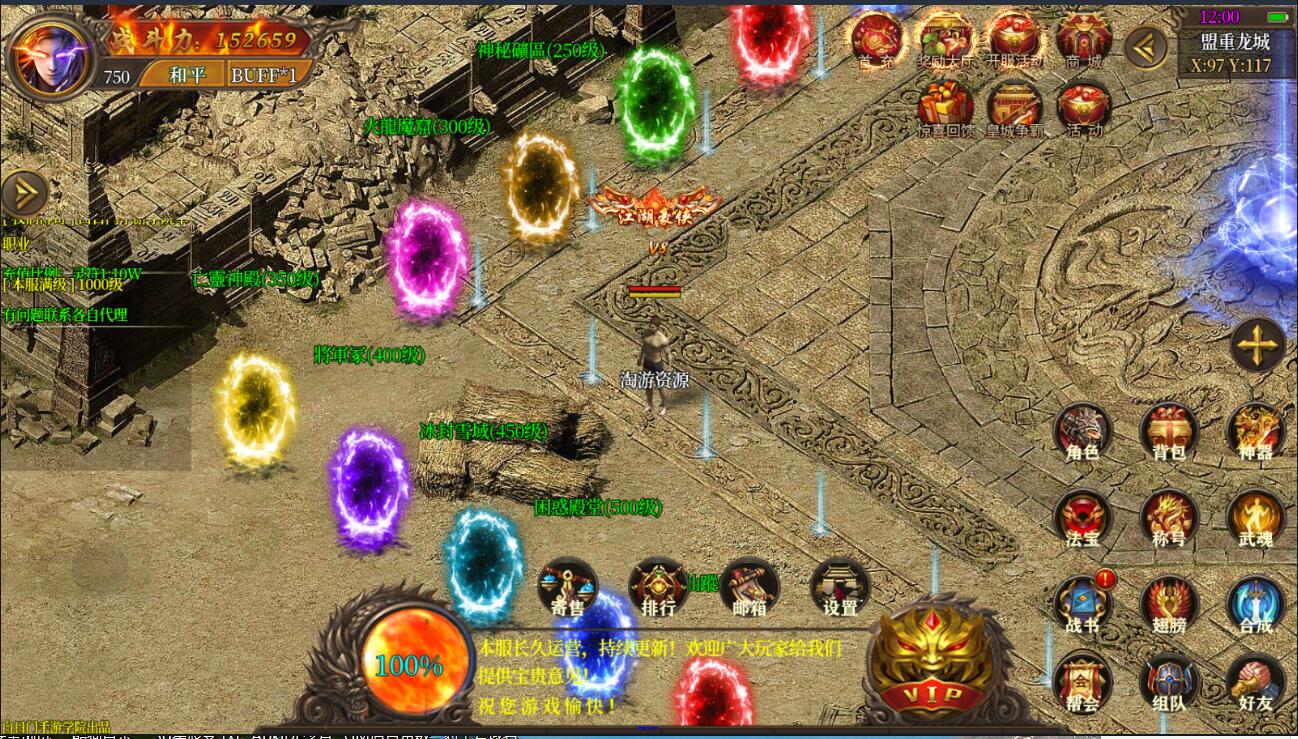Open the 开服活动 server launch event
This screenshot has height=739, width=1298.
[x=1014, y=39]
